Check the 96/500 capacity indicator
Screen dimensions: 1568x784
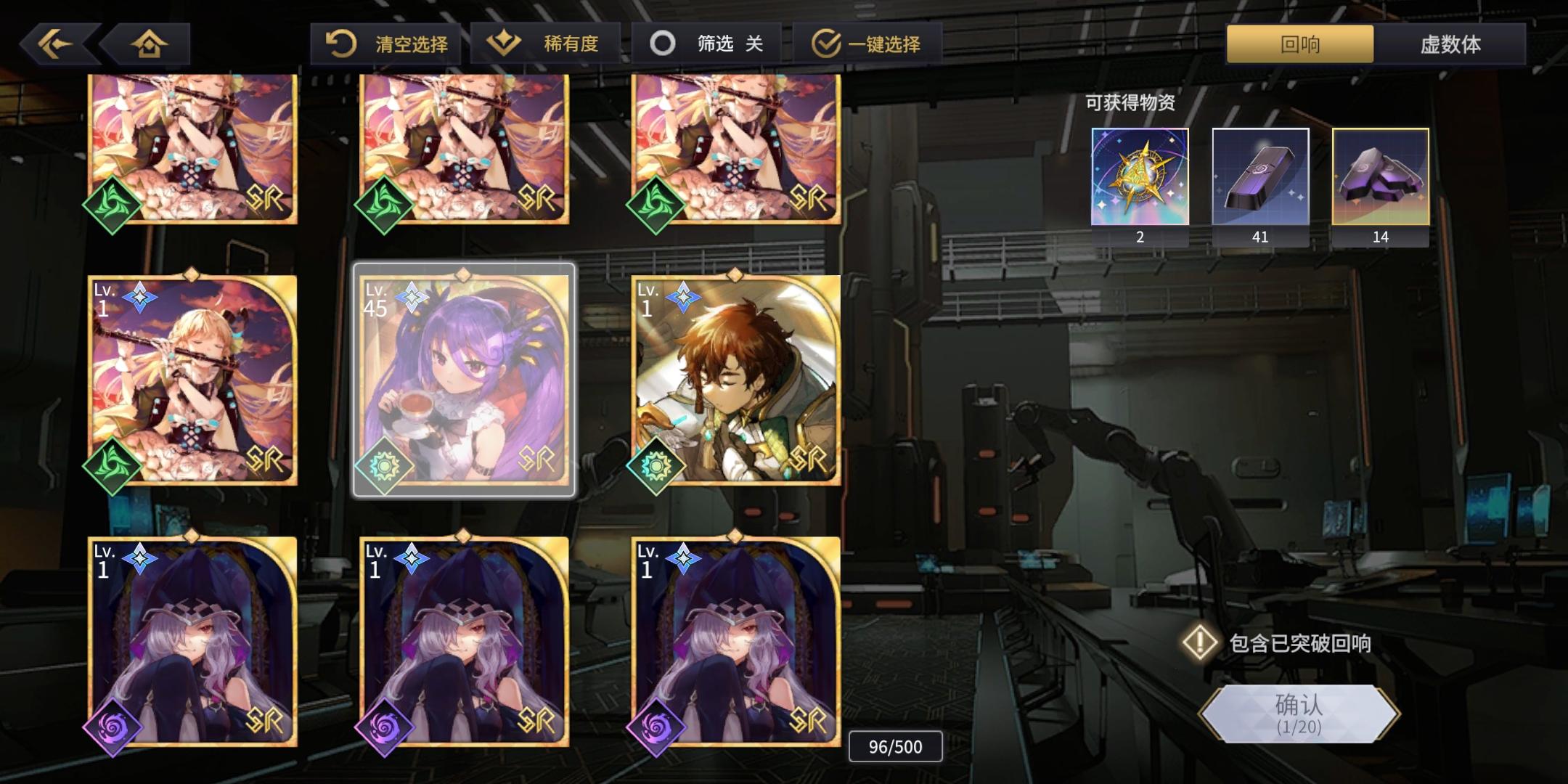click(x=894, y=746)
